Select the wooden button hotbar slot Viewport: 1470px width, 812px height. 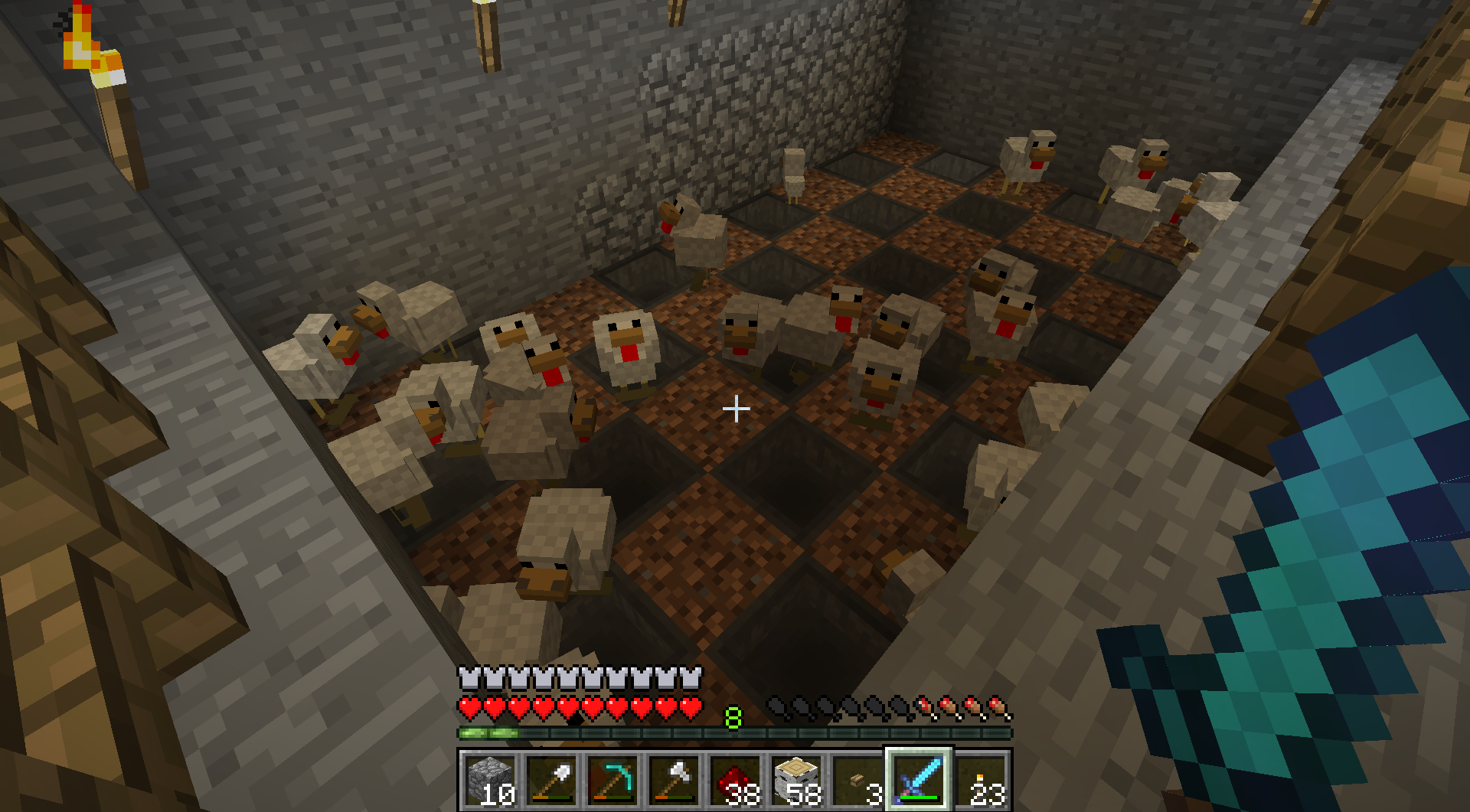[857, 781]
